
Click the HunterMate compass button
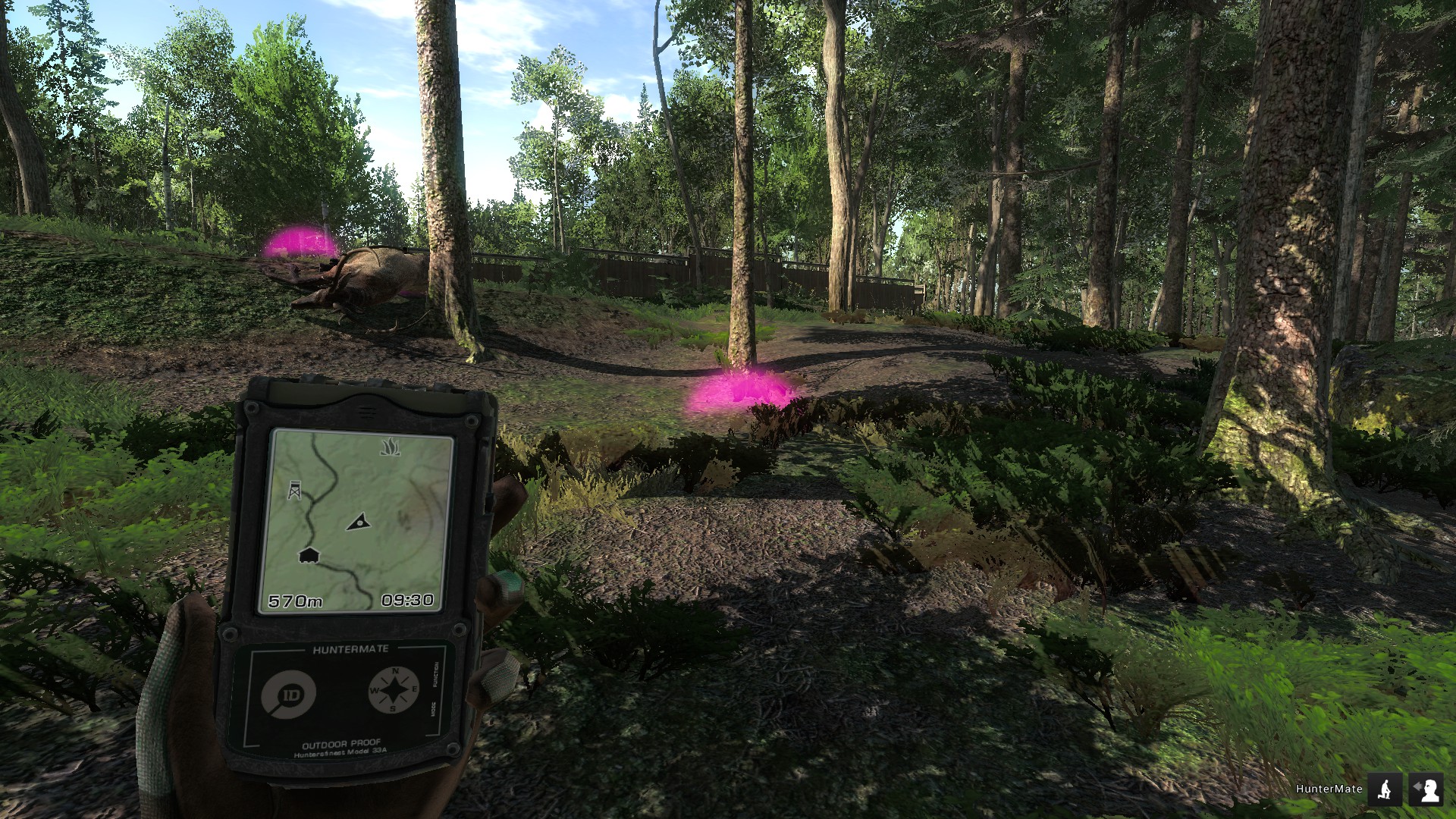(x=394, y=690)
